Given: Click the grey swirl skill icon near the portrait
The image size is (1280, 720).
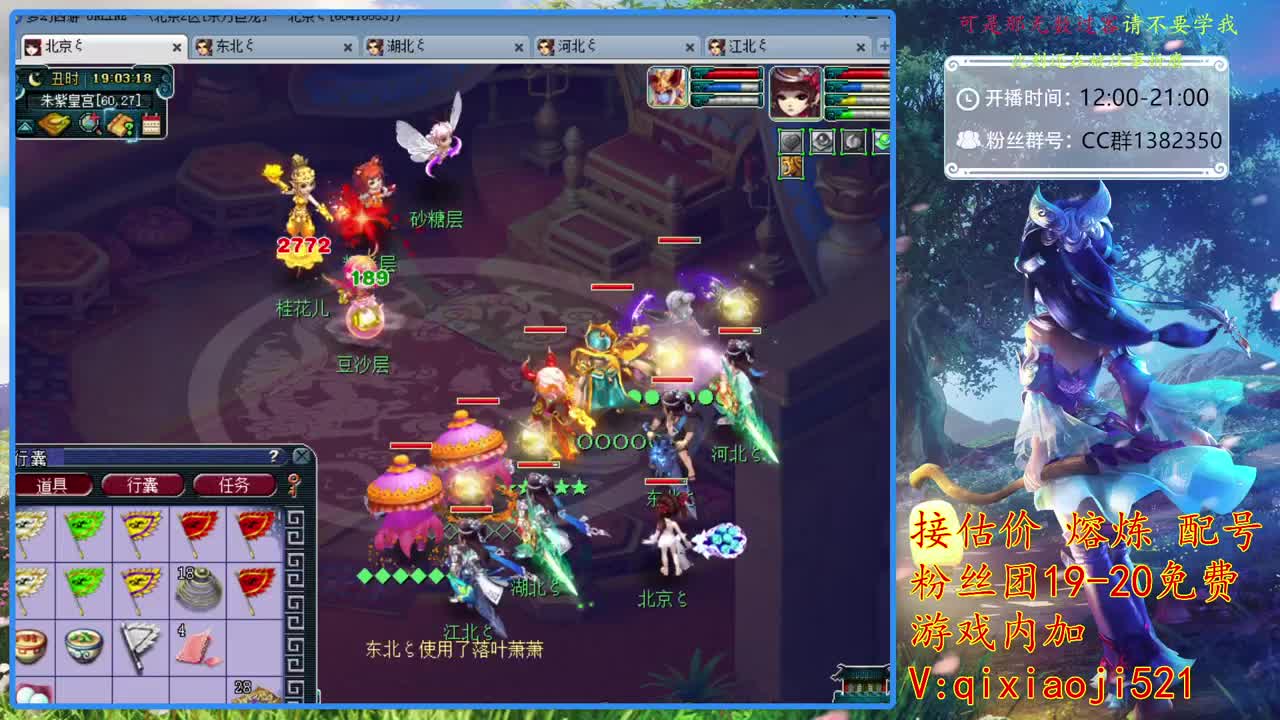Looking at the screenshot, I should tap(856, 142).
